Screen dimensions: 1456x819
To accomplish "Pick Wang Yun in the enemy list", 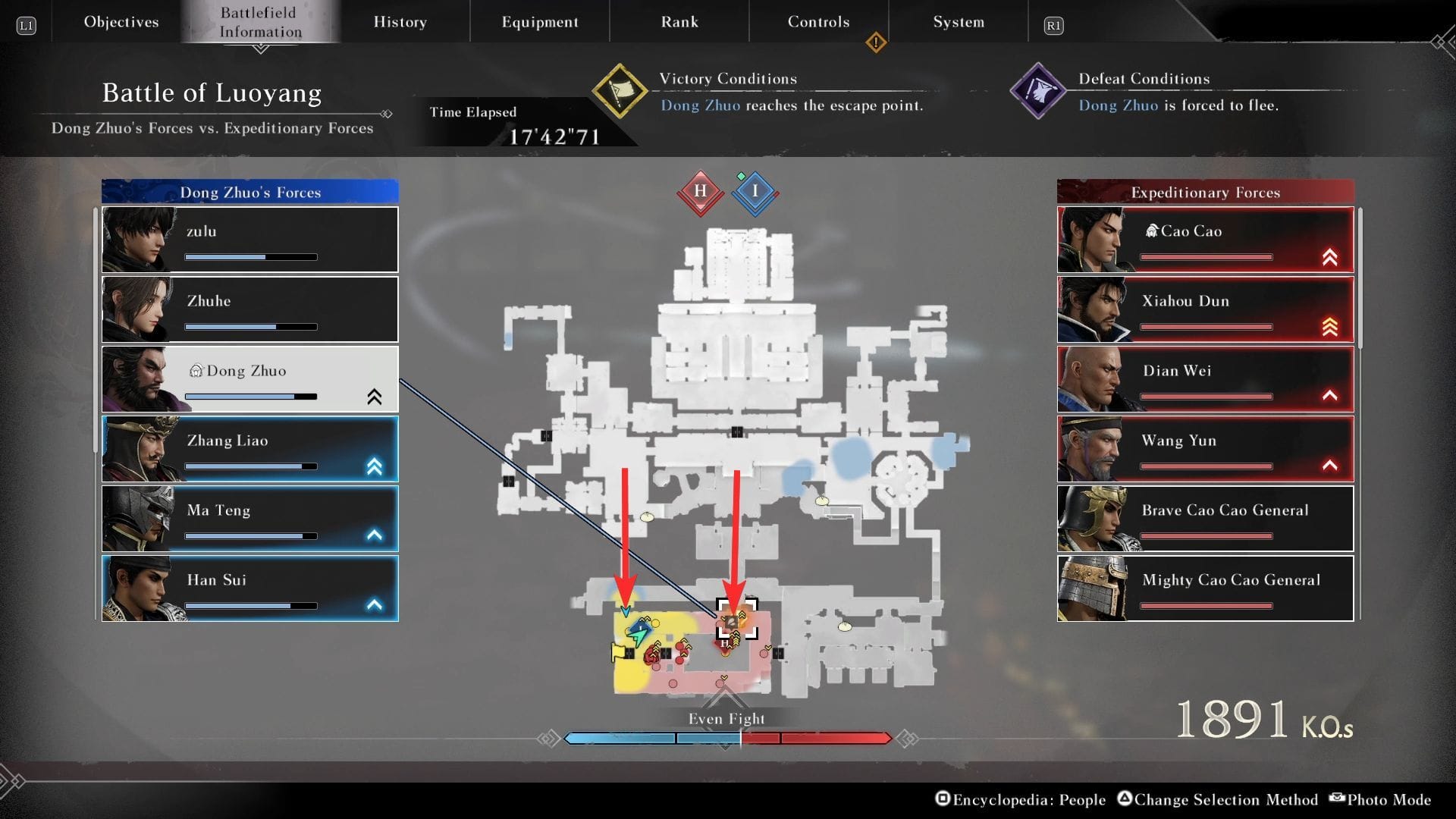I will 1205,449.
